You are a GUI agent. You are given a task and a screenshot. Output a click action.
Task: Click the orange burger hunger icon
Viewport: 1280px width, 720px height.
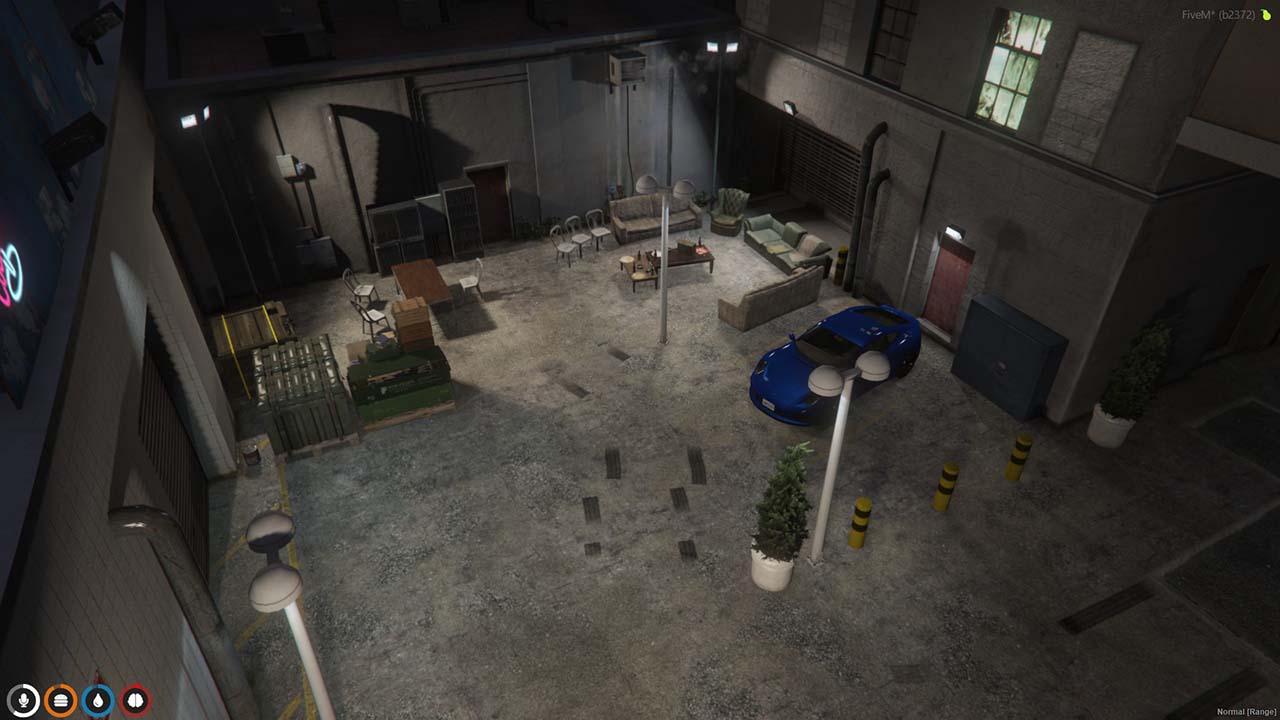pyautogui.click(x=62, y=701)
